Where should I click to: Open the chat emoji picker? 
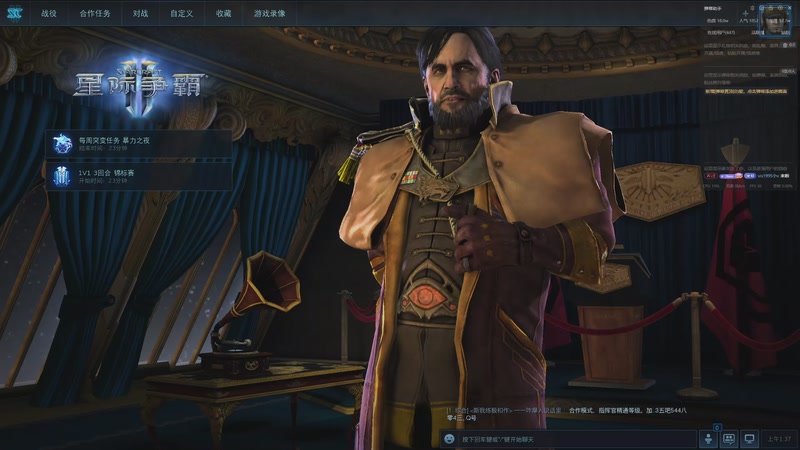pos(450,439)
